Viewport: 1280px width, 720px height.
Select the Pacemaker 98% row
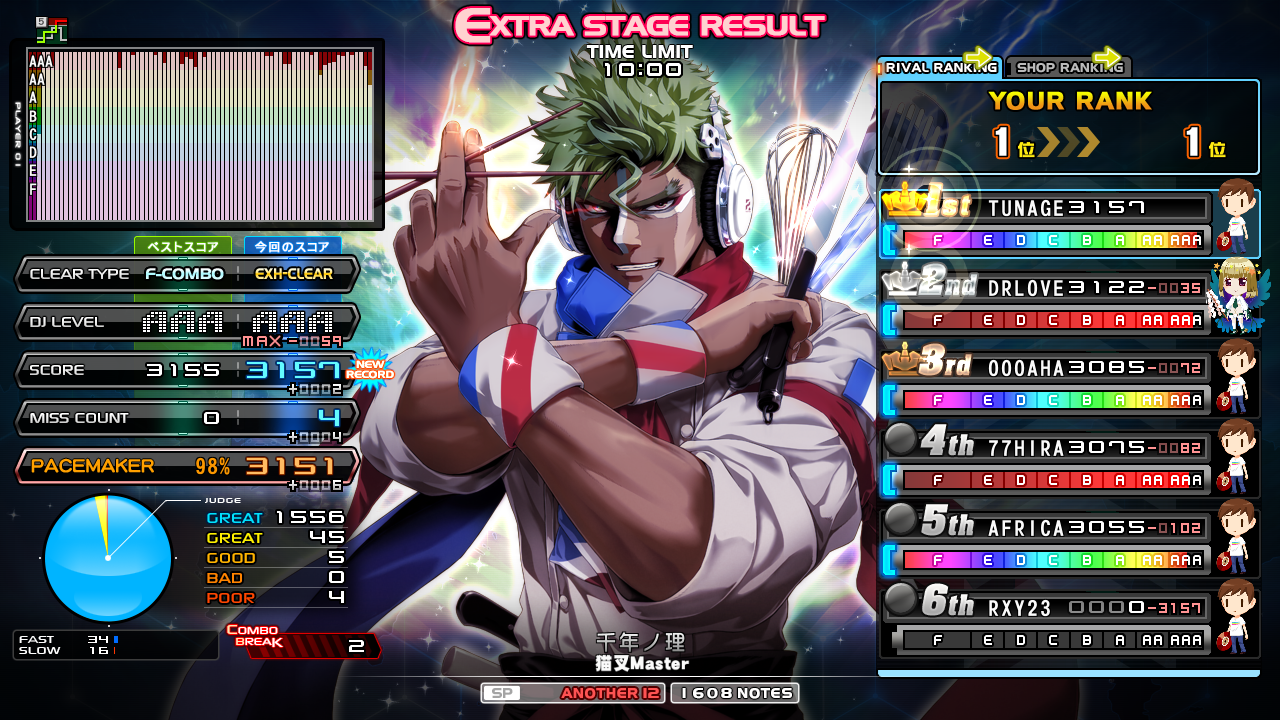186,466
